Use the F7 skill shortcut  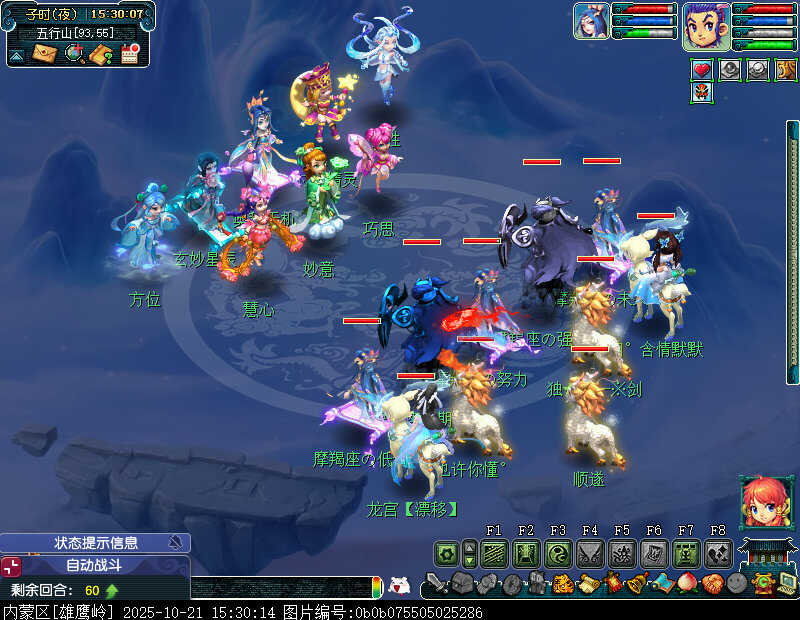pyautogui.click(x=686, y=553)
